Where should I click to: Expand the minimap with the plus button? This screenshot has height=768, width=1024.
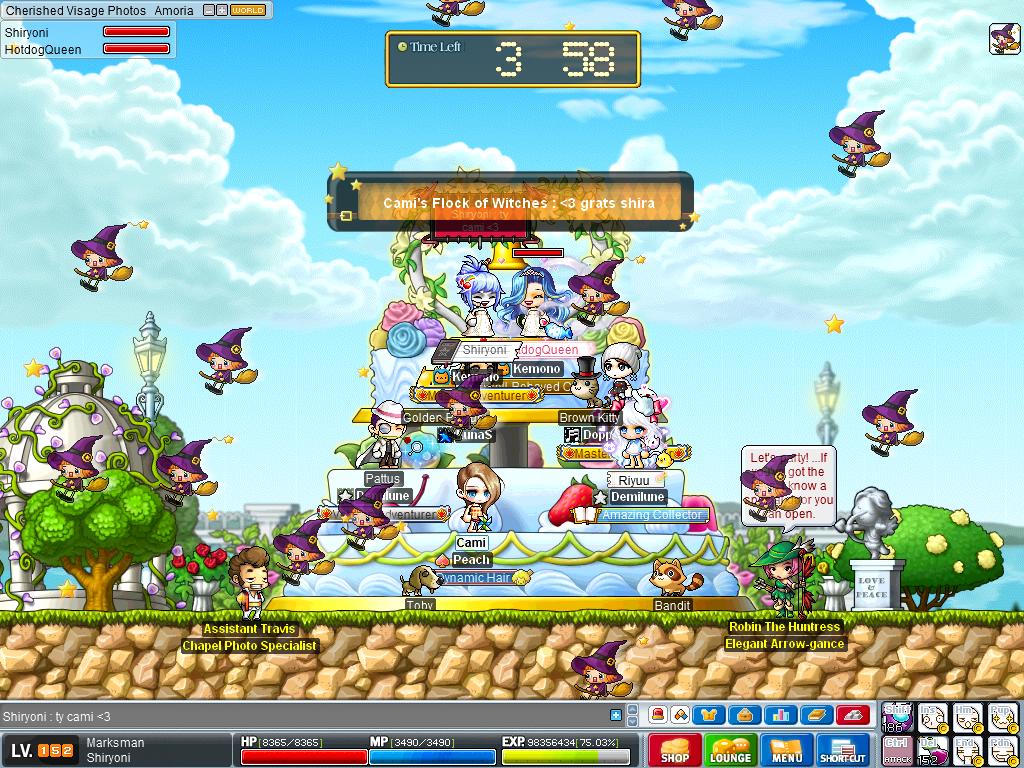click(x=222, y=10)
